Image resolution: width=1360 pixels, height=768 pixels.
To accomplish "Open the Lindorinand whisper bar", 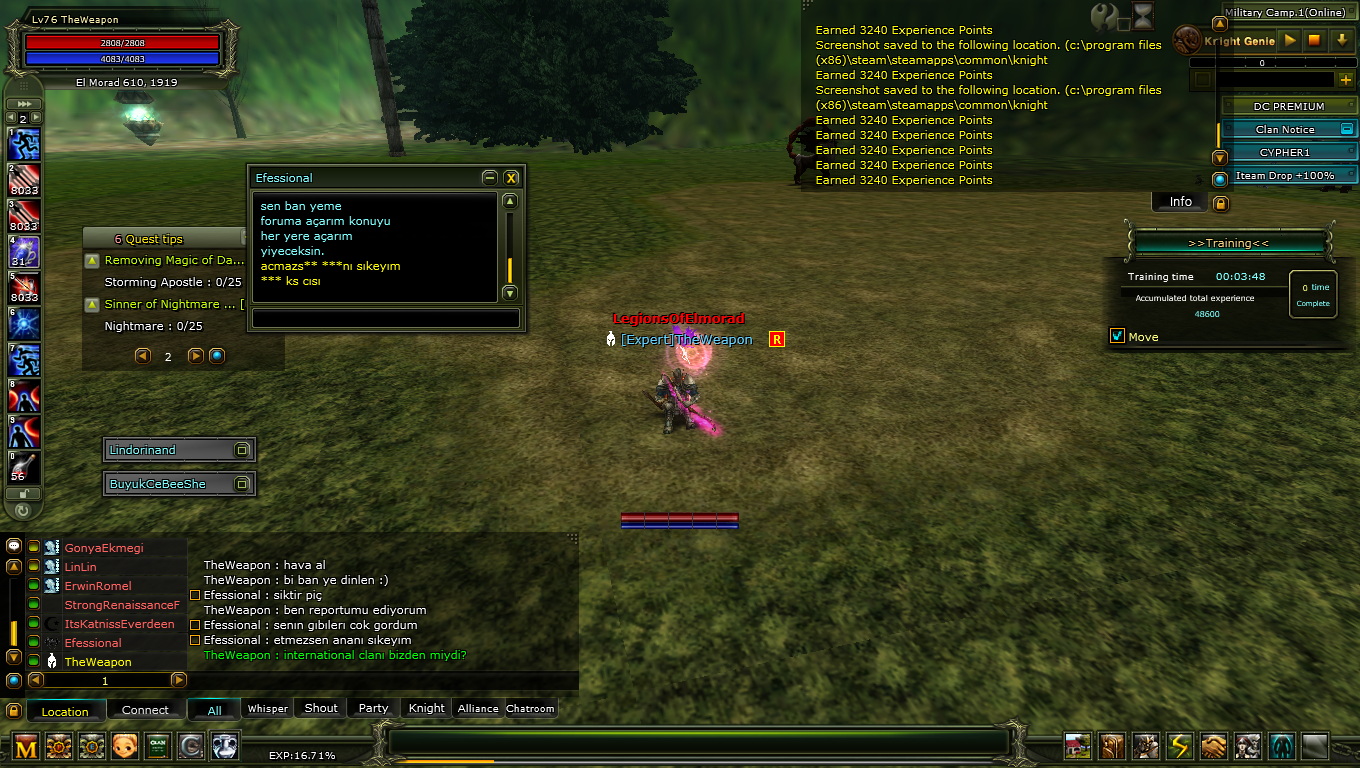I will point(170,450).
